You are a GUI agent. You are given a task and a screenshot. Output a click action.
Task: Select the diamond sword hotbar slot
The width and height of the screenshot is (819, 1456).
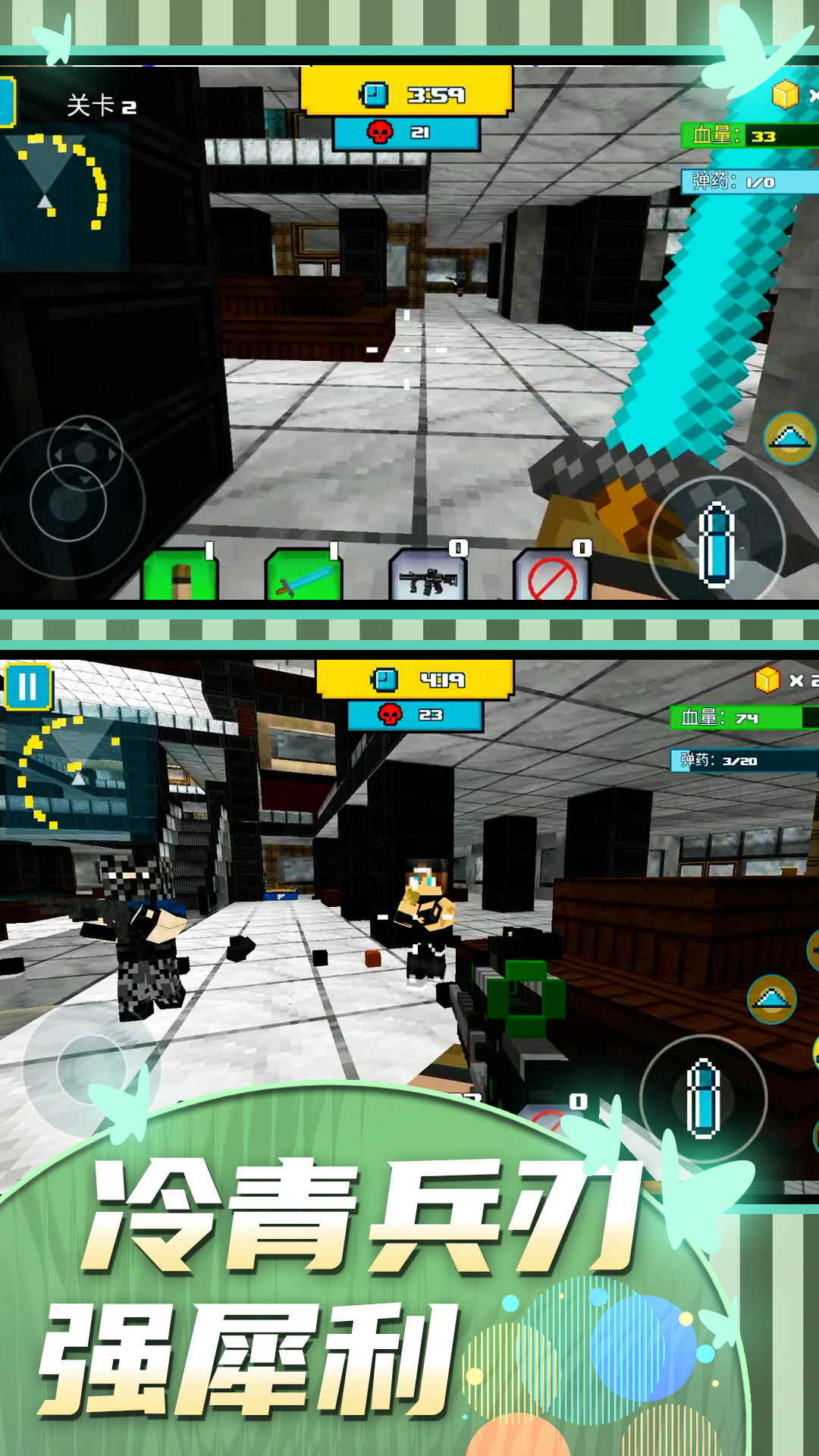(303, 576)
